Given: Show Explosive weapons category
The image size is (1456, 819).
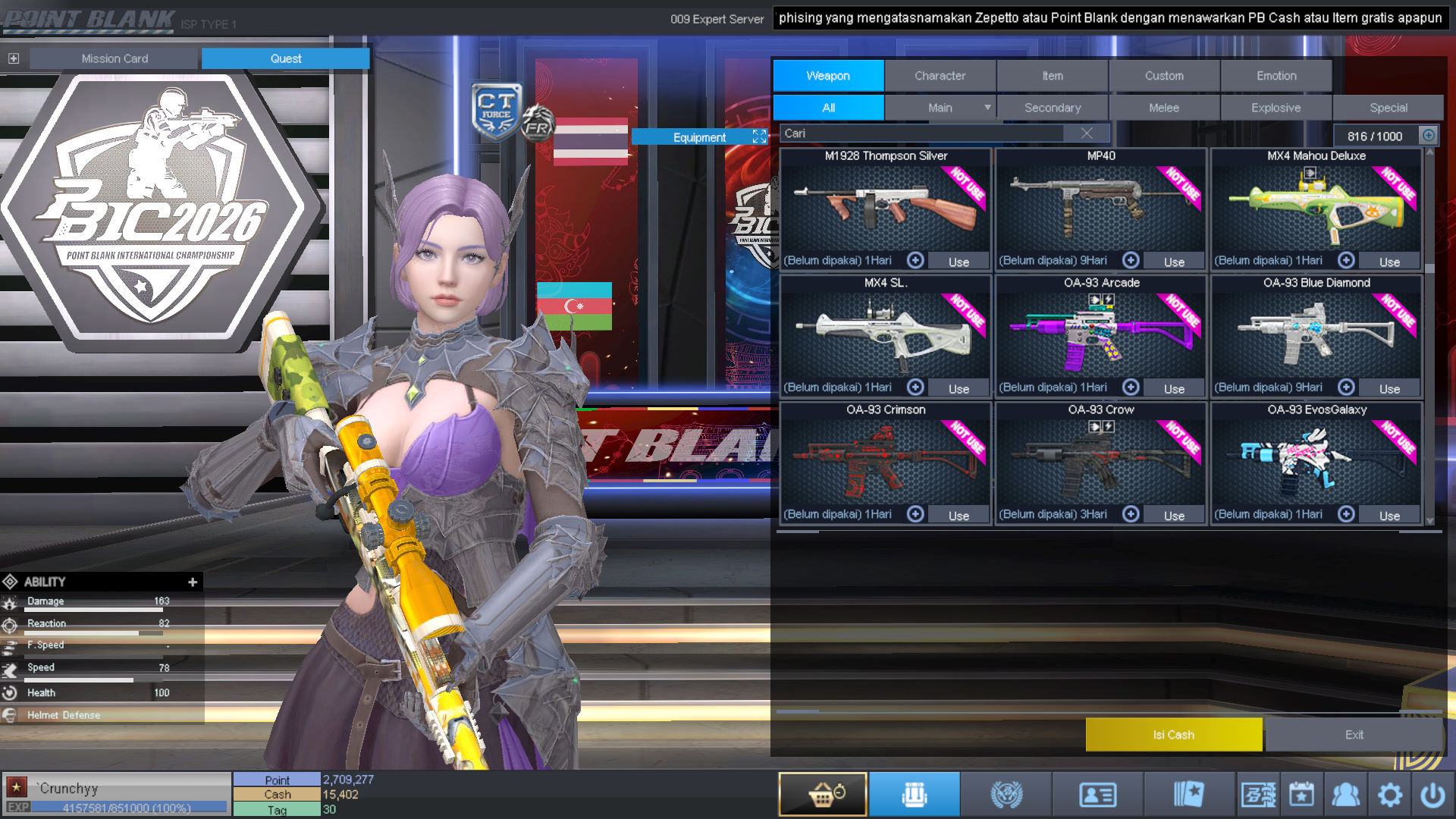Looking at the screenshot, I should (x=1276, y=108).
